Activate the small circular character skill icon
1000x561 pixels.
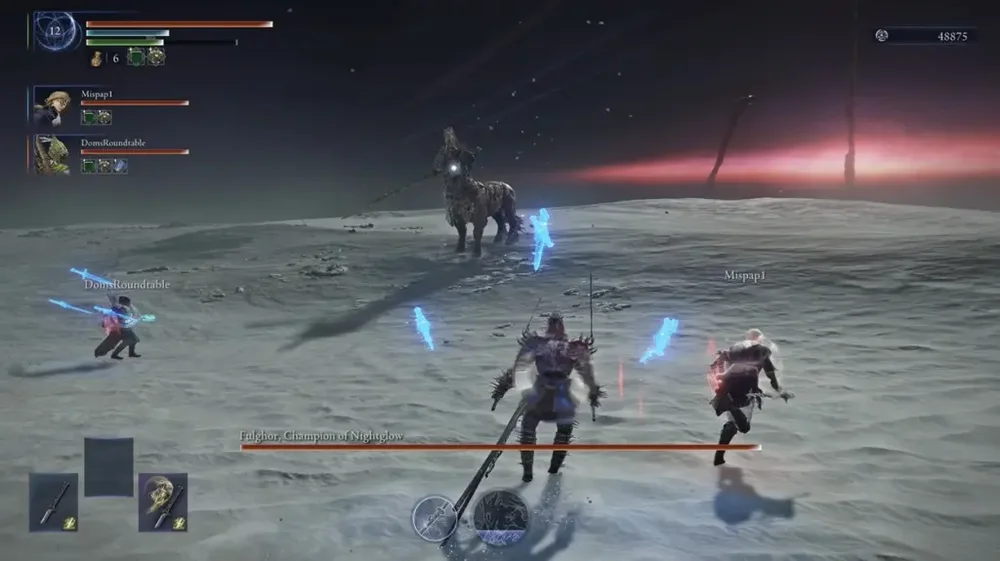pos(435,518)
